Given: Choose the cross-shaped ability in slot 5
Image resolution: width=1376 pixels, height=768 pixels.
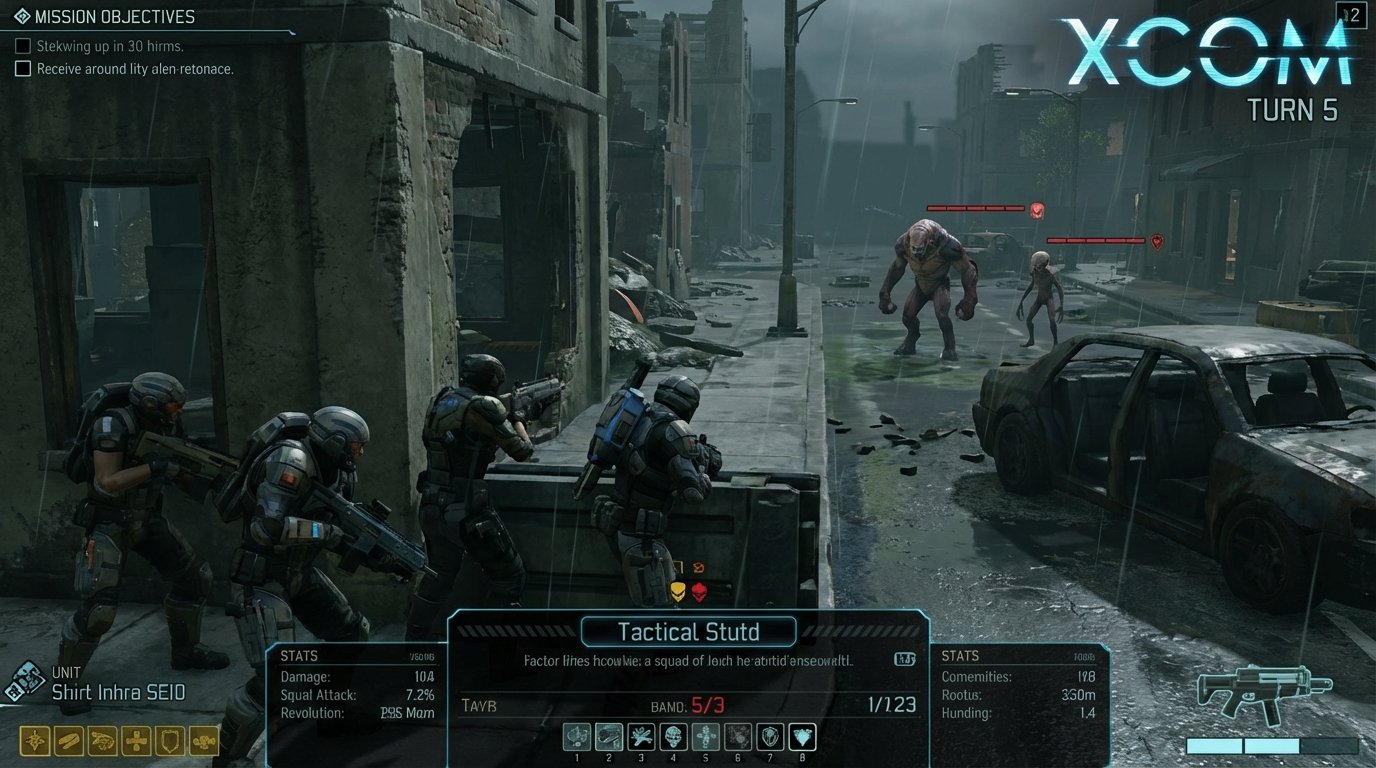Looking at the screenshot, I should [706, 738].
